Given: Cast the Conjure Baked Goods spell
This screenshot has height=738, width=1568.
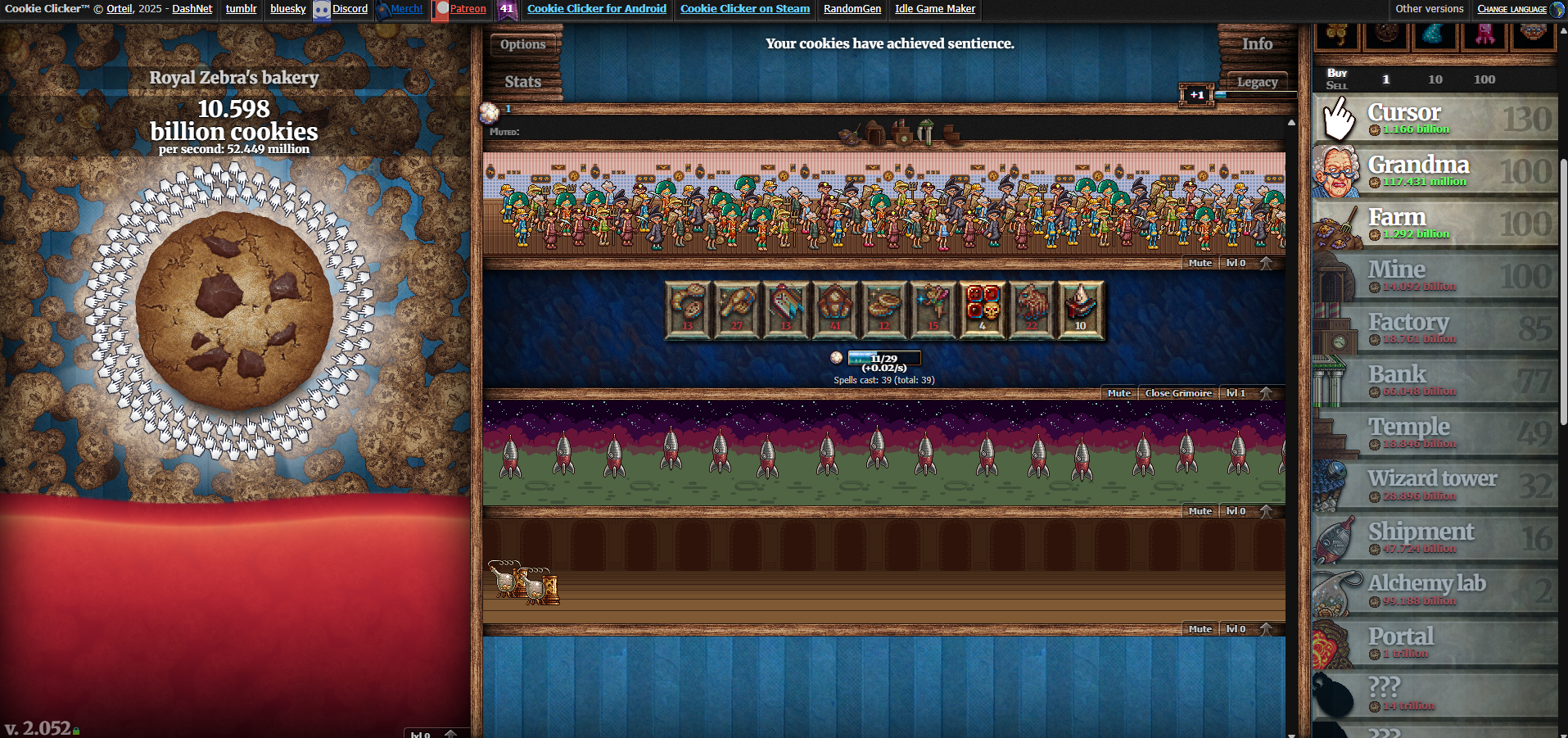Looking at the screenshot, I should click(x=688, y=309).
